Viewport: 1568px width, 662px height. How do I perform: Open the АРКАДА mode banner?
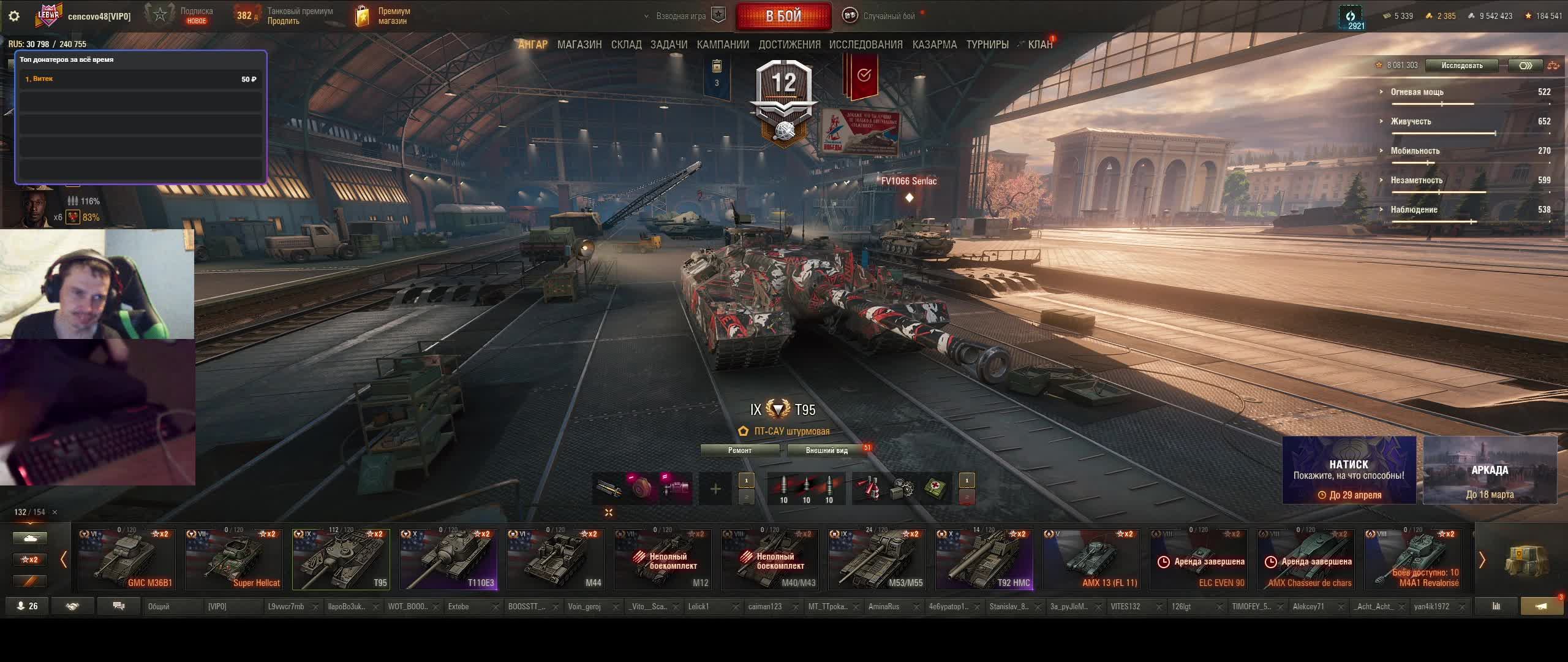pyautogui.click(x=1490, y=470)
